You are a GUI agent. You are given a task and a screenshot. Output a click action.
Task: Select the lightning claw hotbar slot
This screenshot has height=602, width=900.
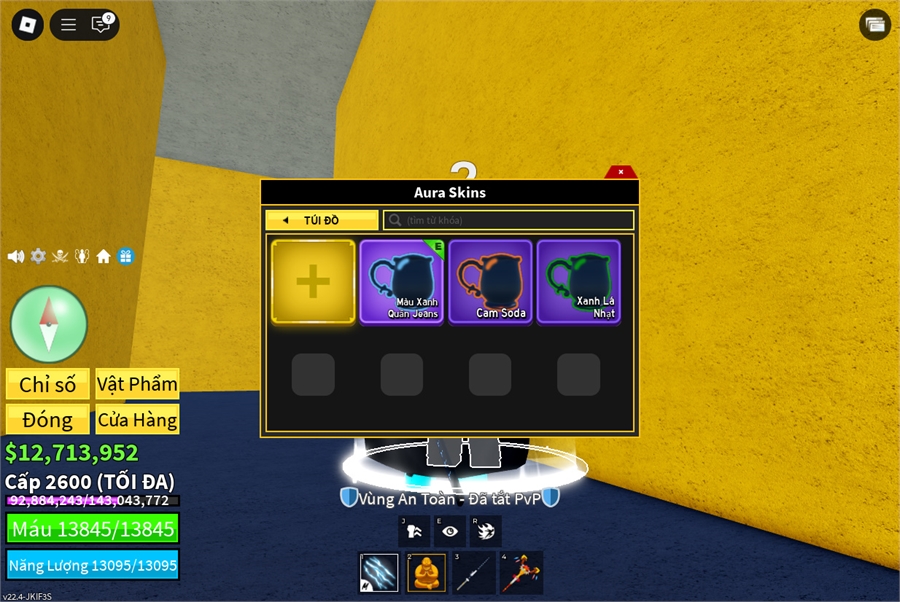pyautogui.click(x=379, y=573)
